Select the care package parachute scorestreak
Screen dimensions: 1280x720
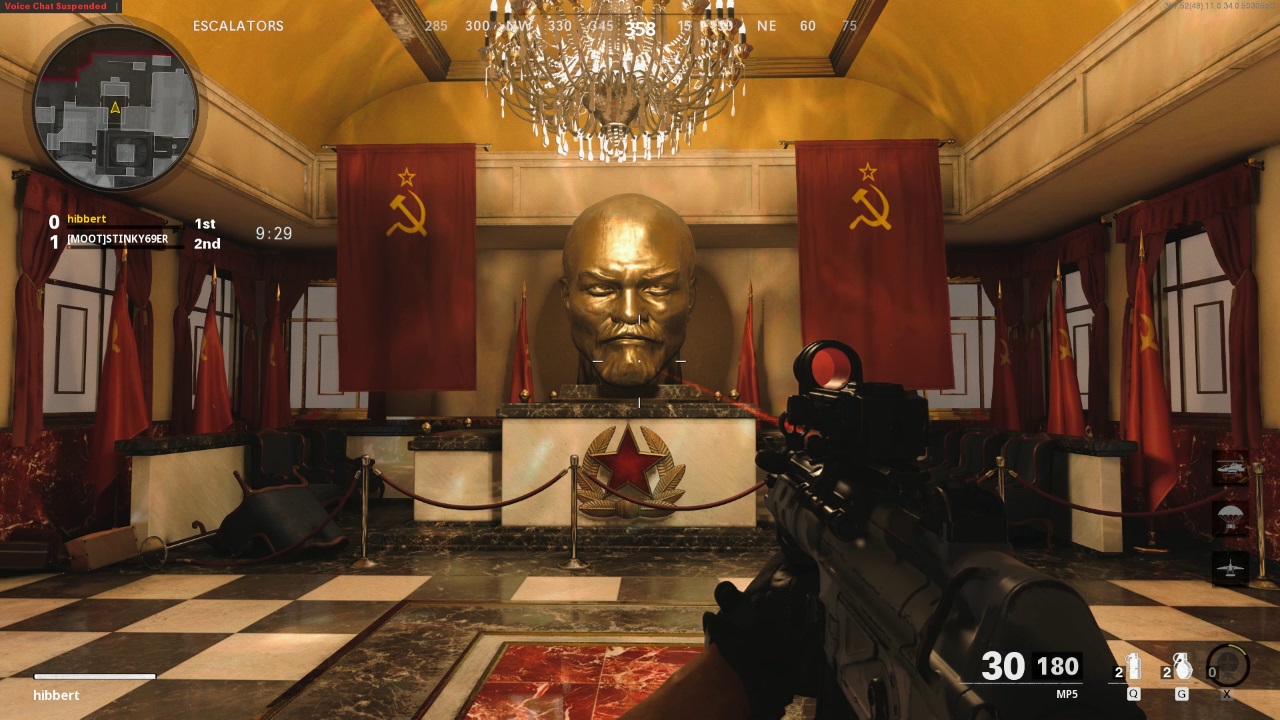pos(1230,518)
